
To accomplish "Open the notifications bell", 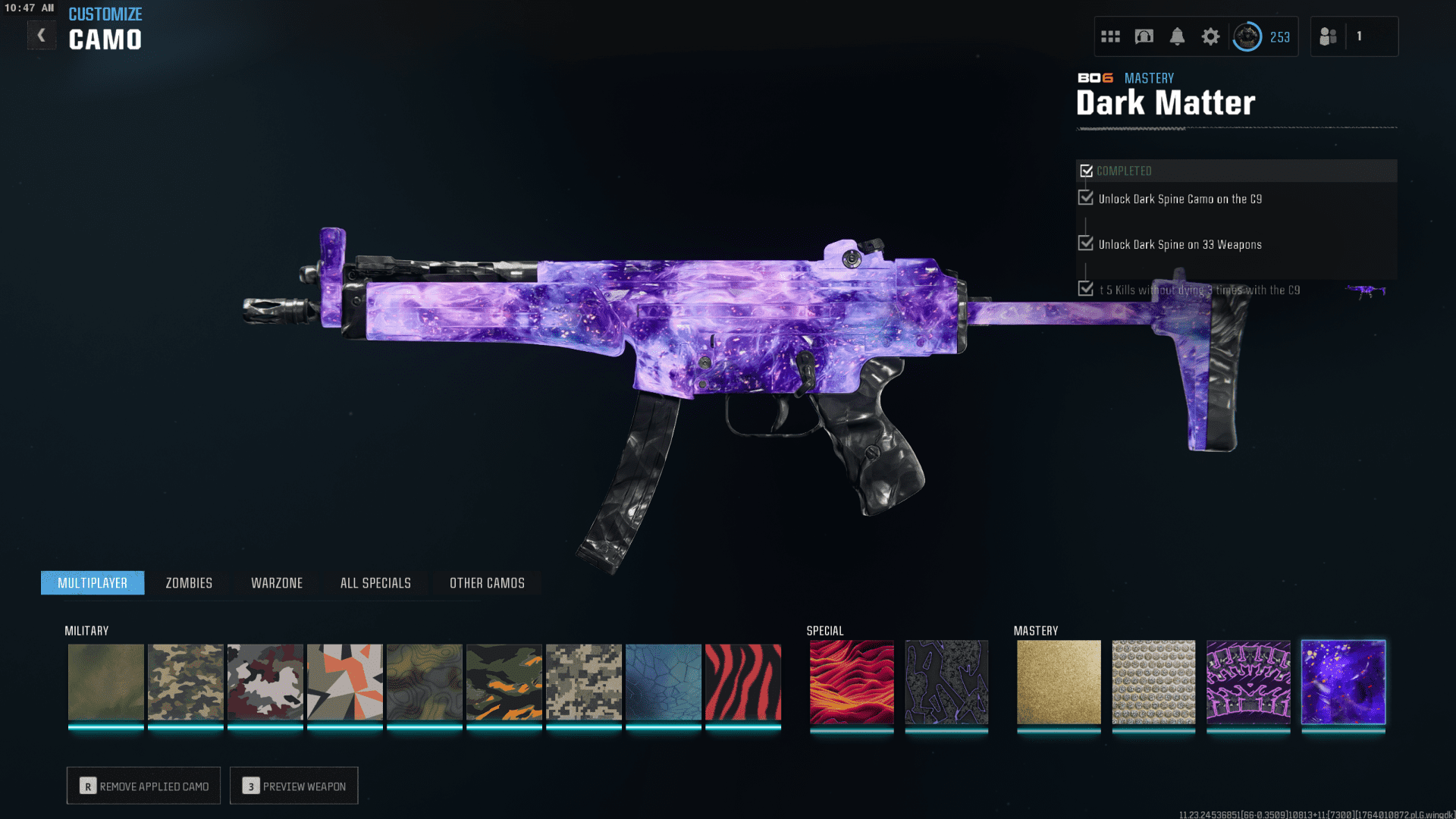I will pyautogui.click(x=1177, y=36).
